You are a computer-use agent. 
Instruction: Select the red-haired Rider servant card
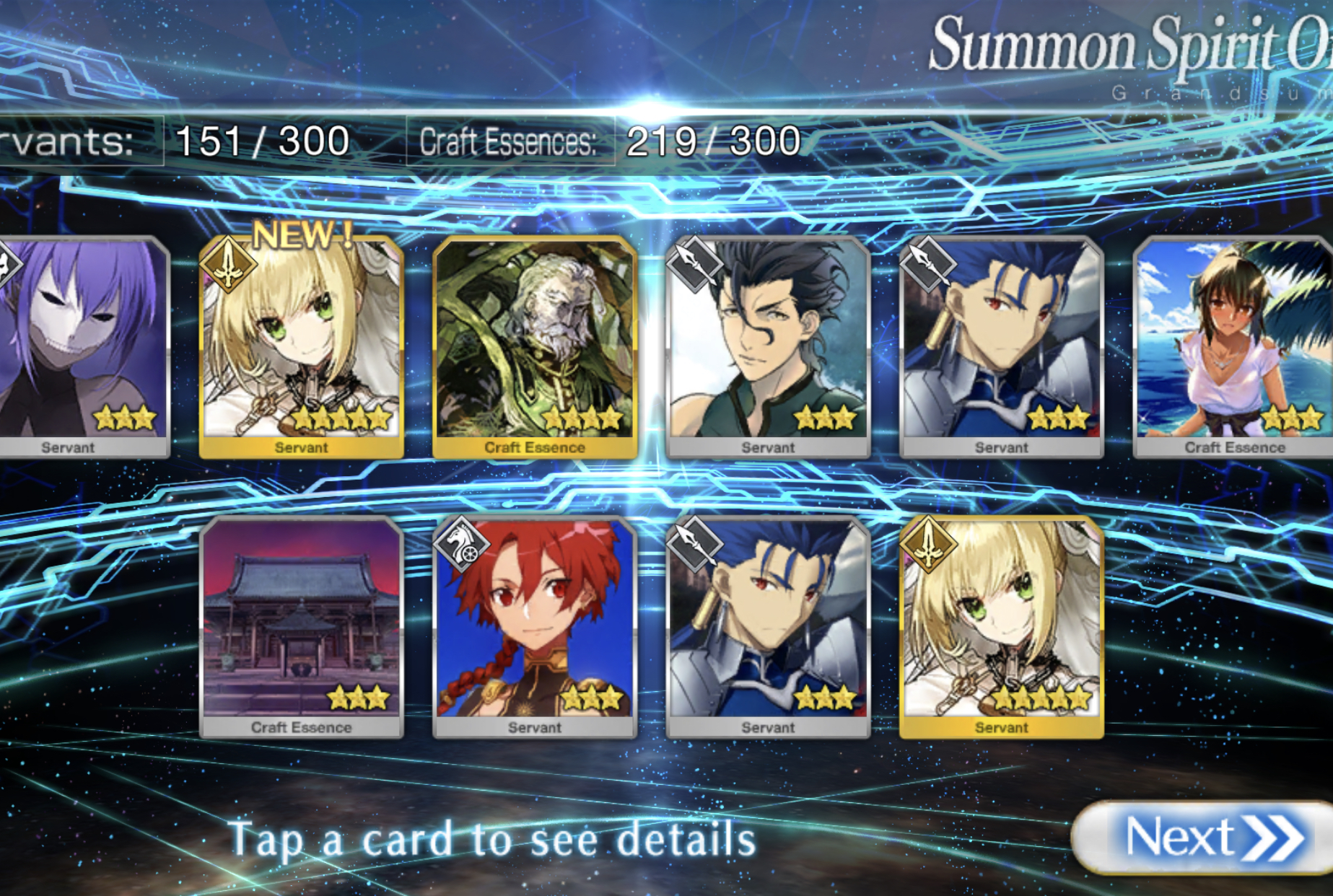(535, 626)
